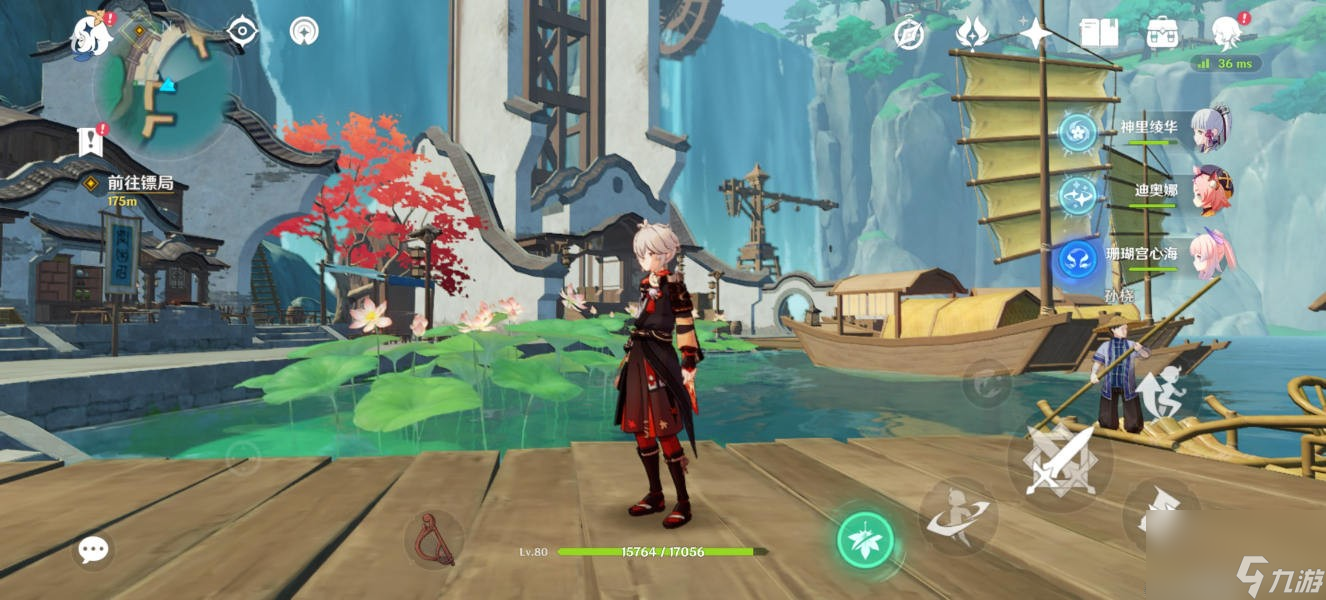Trigger the elemental burst button
The height and width of the screenshot is (600, 1326).
tap(957, 516)
